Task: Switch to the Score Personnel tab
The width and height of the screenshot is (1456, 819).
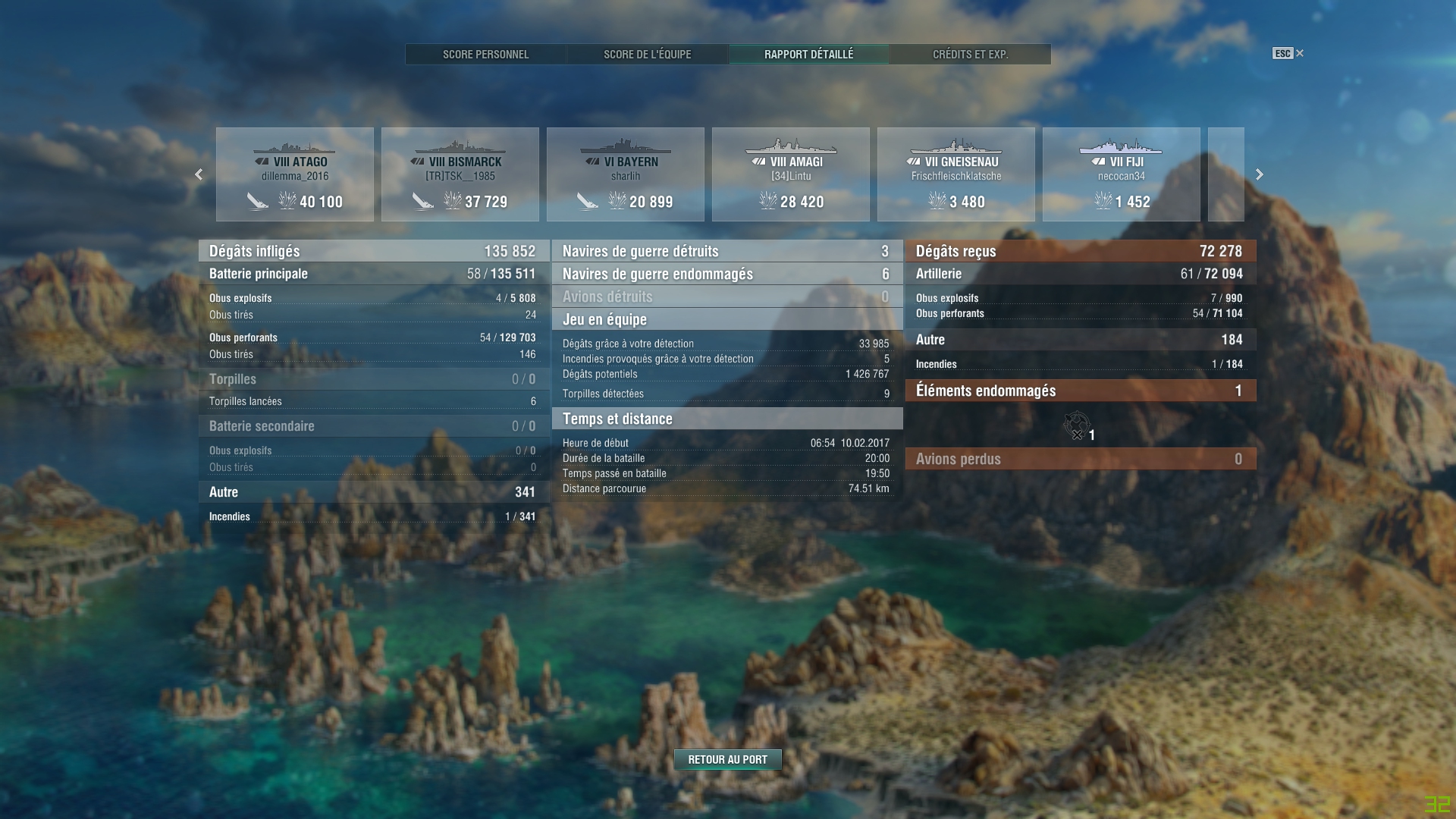Action: tap(485, 54)
